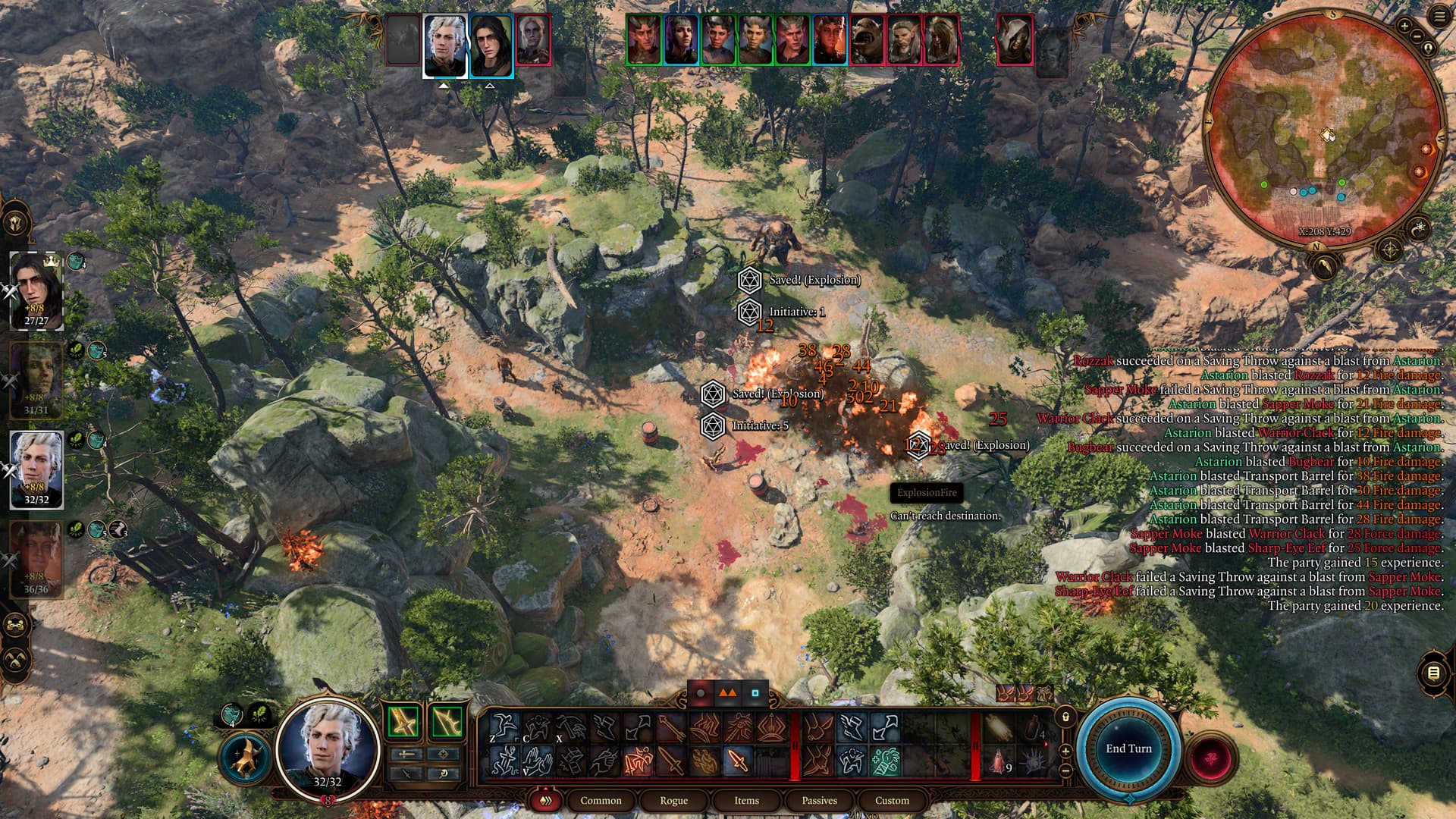
Task: Select the Passives hotbar tab
Action: tap(819, 800)
